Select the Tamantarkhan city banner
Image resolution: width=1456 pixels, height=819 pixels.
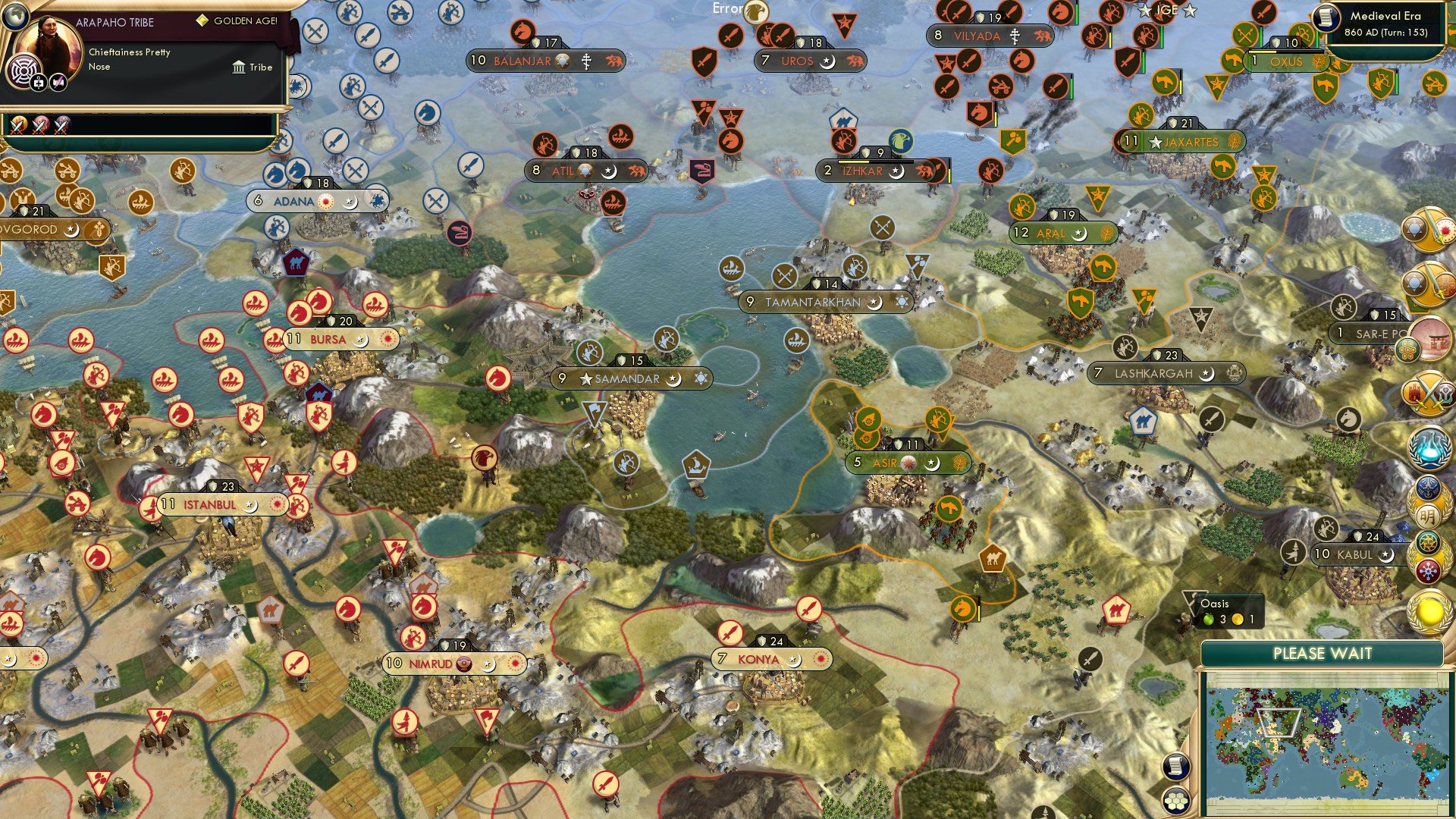coord(823,302)
